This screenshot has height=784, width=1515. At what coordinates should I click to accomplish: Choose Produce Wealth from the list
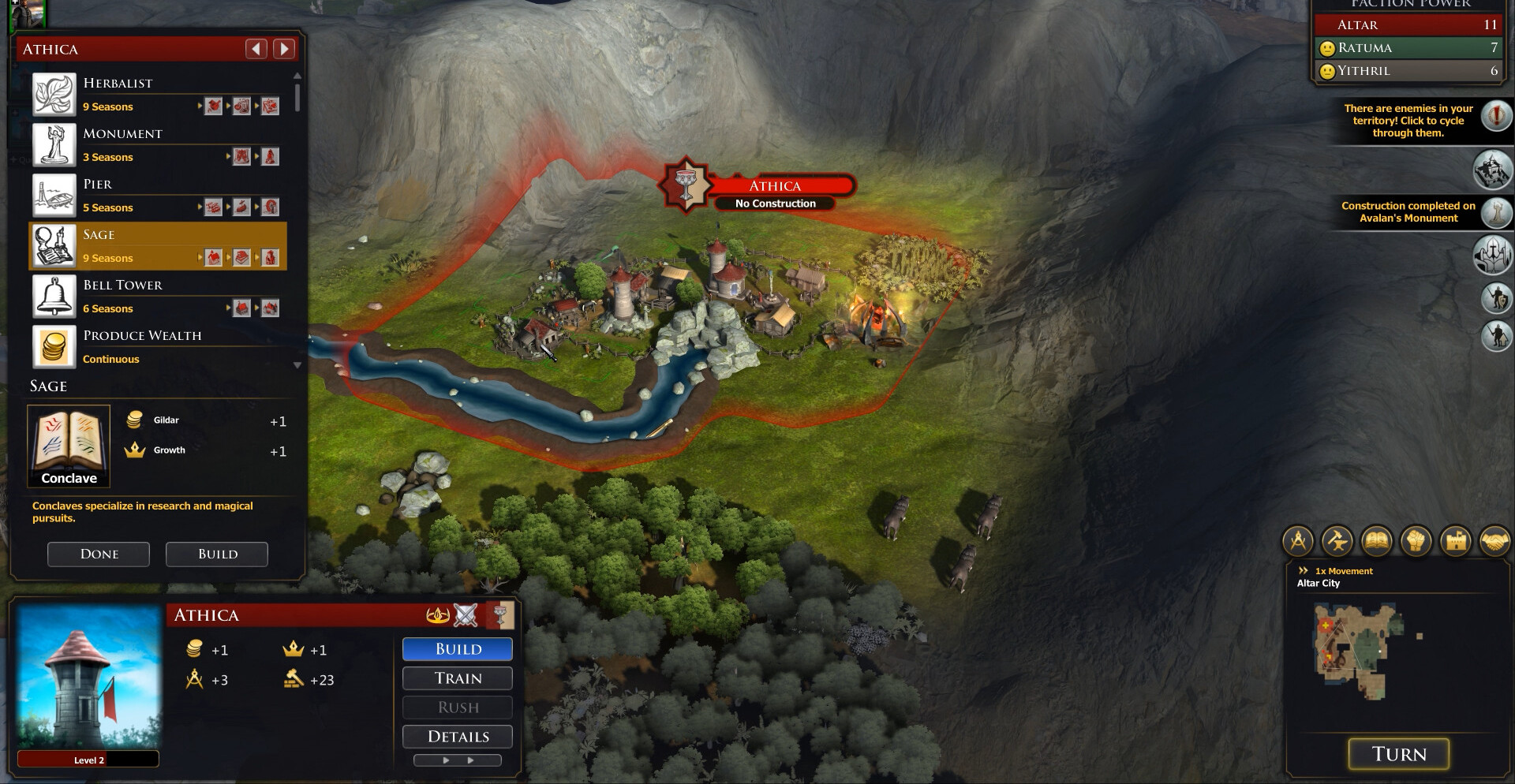click(158, 346)
